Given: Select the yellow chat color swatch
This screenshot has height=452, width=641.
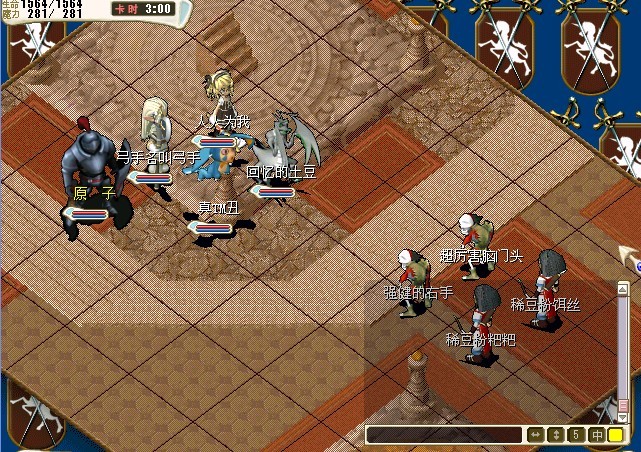Looking at the screenshot, I should click(616, 435).
